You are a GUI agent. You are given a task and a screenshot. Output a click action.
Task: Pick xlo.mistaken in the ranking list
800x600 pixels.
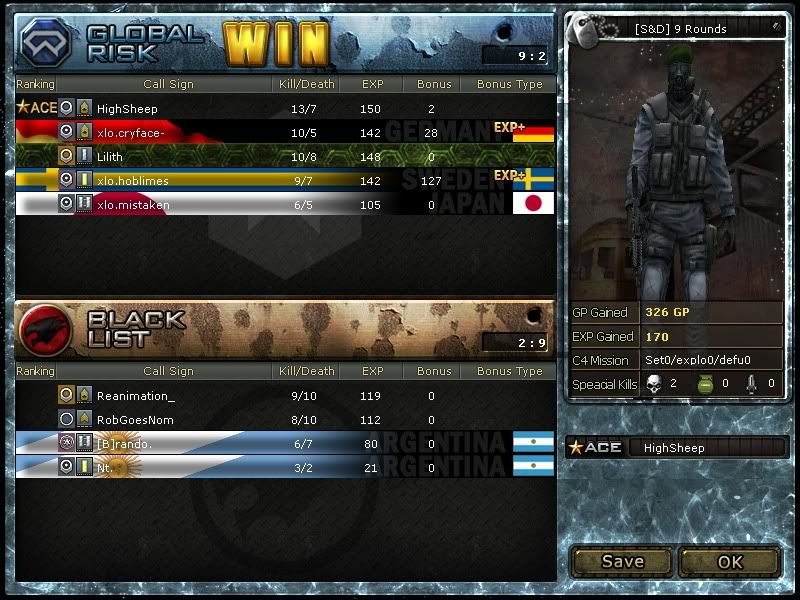(133, 204)
